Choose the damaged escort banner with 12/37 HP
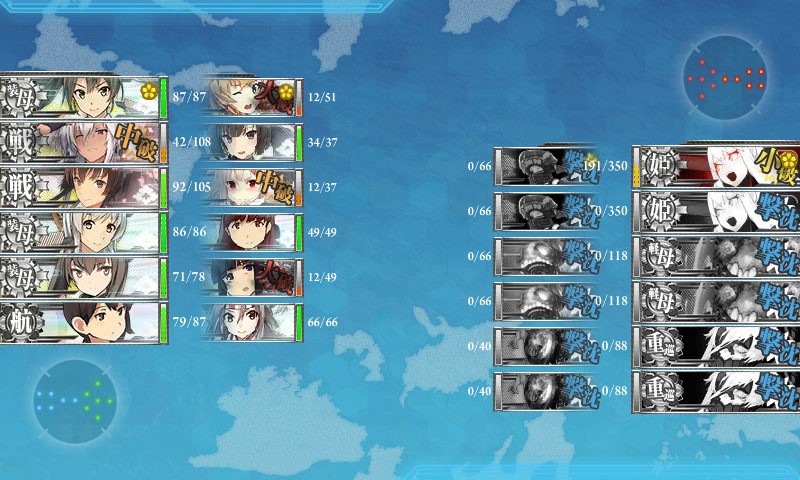Screen dimensions: 800x480 point(250,186)
